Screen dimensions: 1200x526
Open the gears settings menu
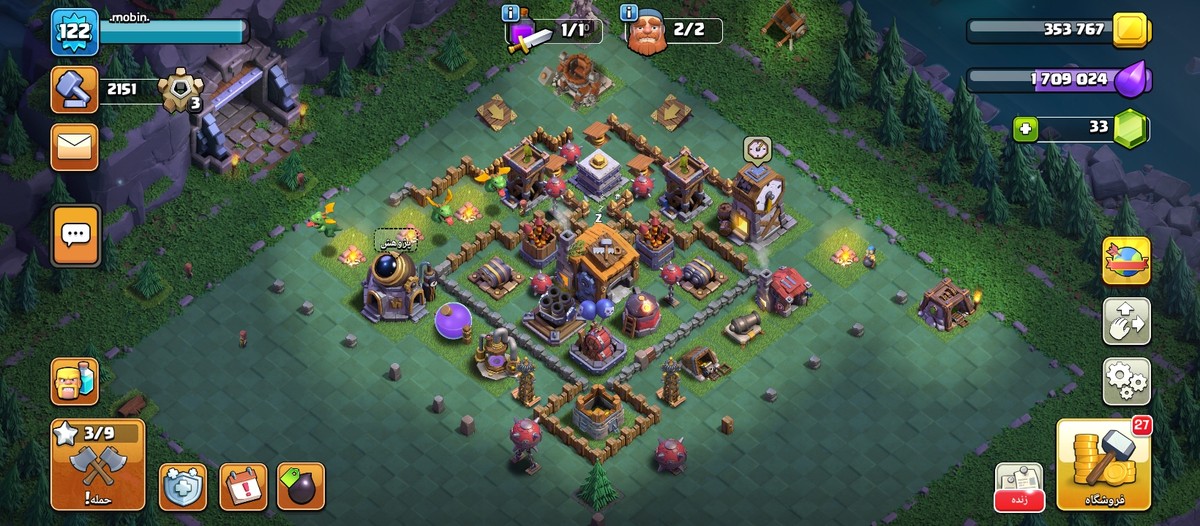tap(1126, 381)
